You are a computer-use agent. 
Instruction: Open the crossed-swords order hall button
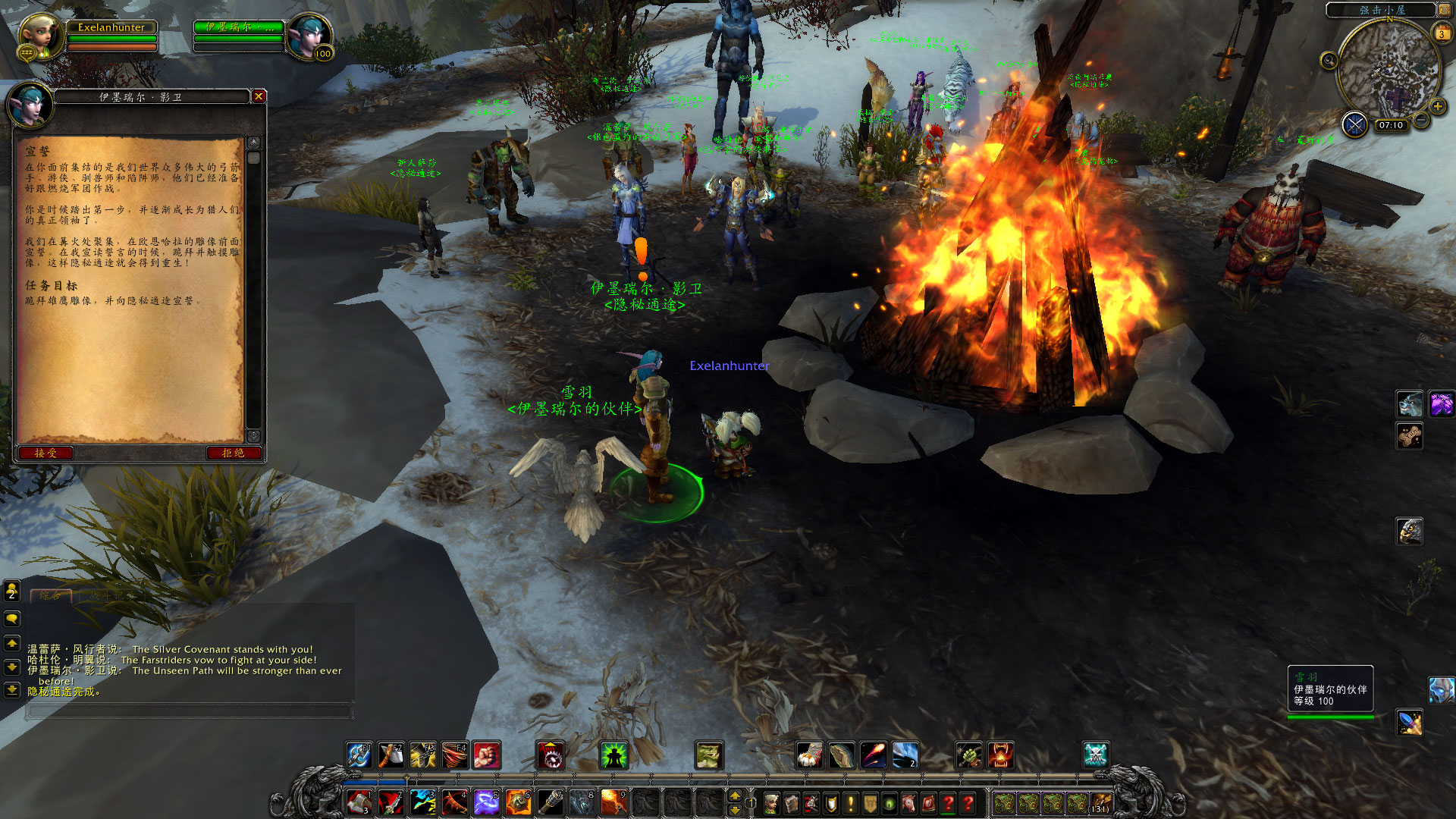[x=1354, y=124]
